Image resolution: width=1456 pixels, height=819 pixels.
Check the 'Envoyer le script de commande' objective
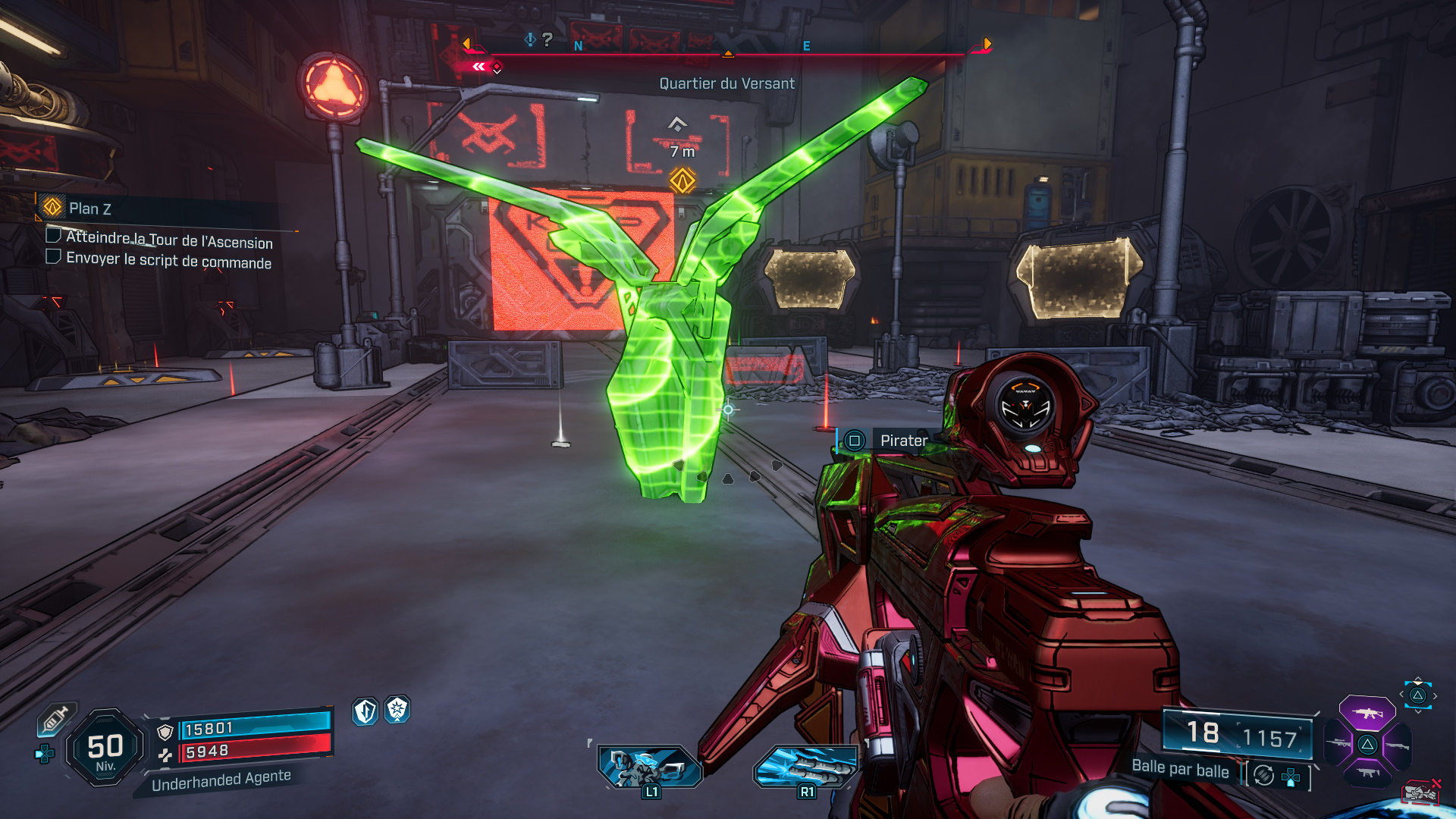[x=54, y=256]
